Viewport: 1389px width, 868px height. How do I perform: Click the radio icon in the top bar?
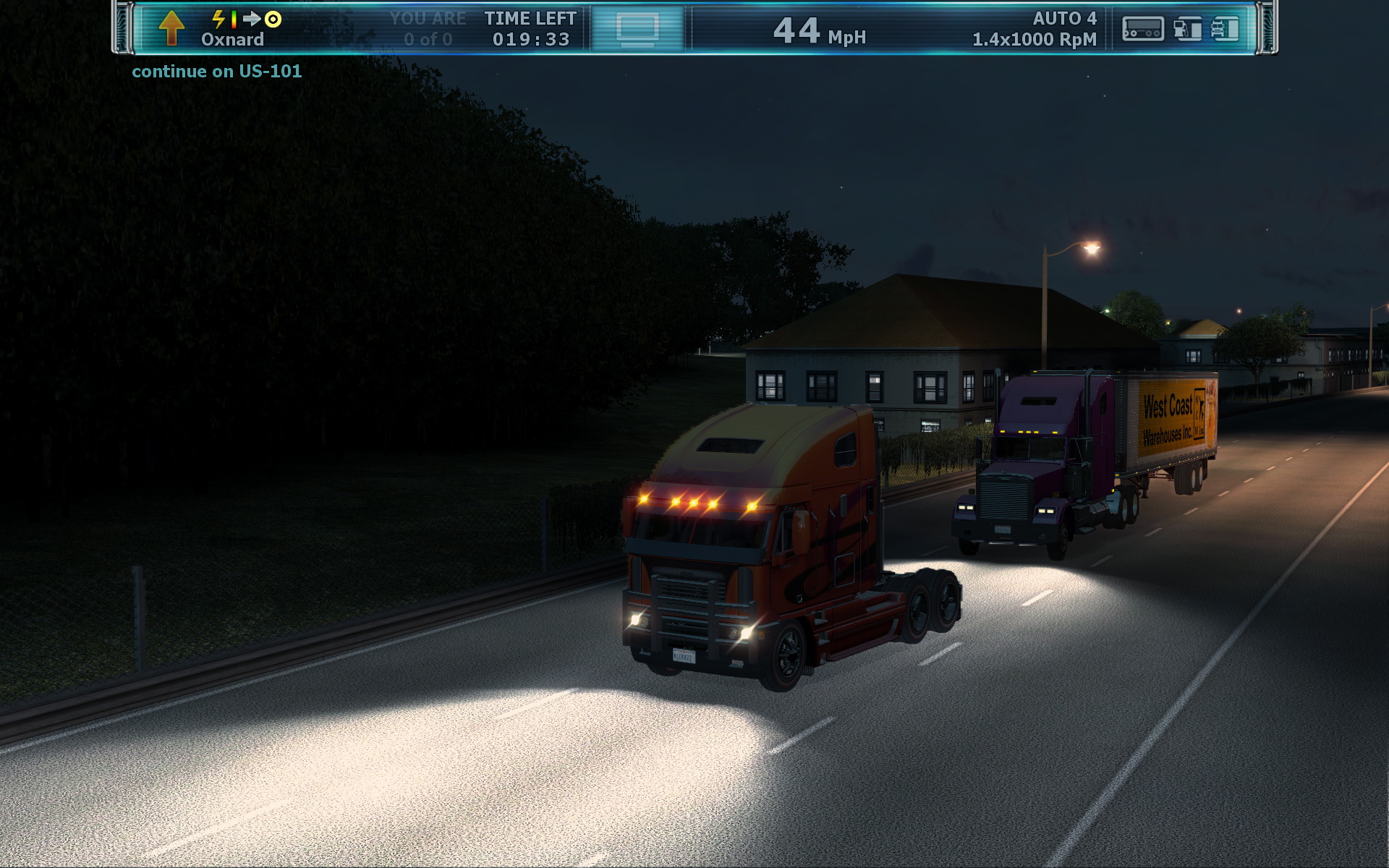pos(1142,29)
